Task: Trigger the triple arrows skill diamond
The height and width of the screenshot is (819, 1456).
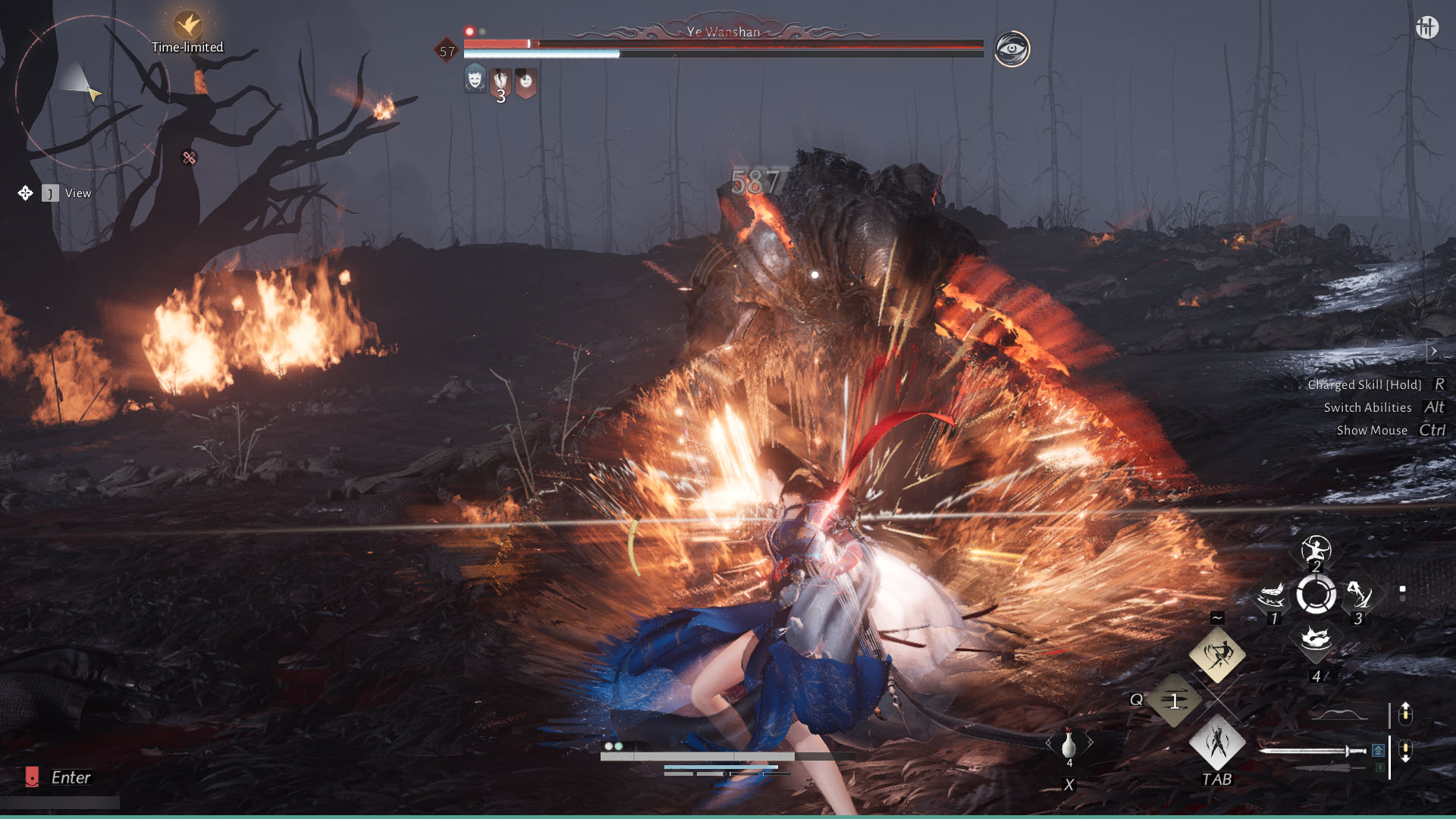Action: 1174,701
